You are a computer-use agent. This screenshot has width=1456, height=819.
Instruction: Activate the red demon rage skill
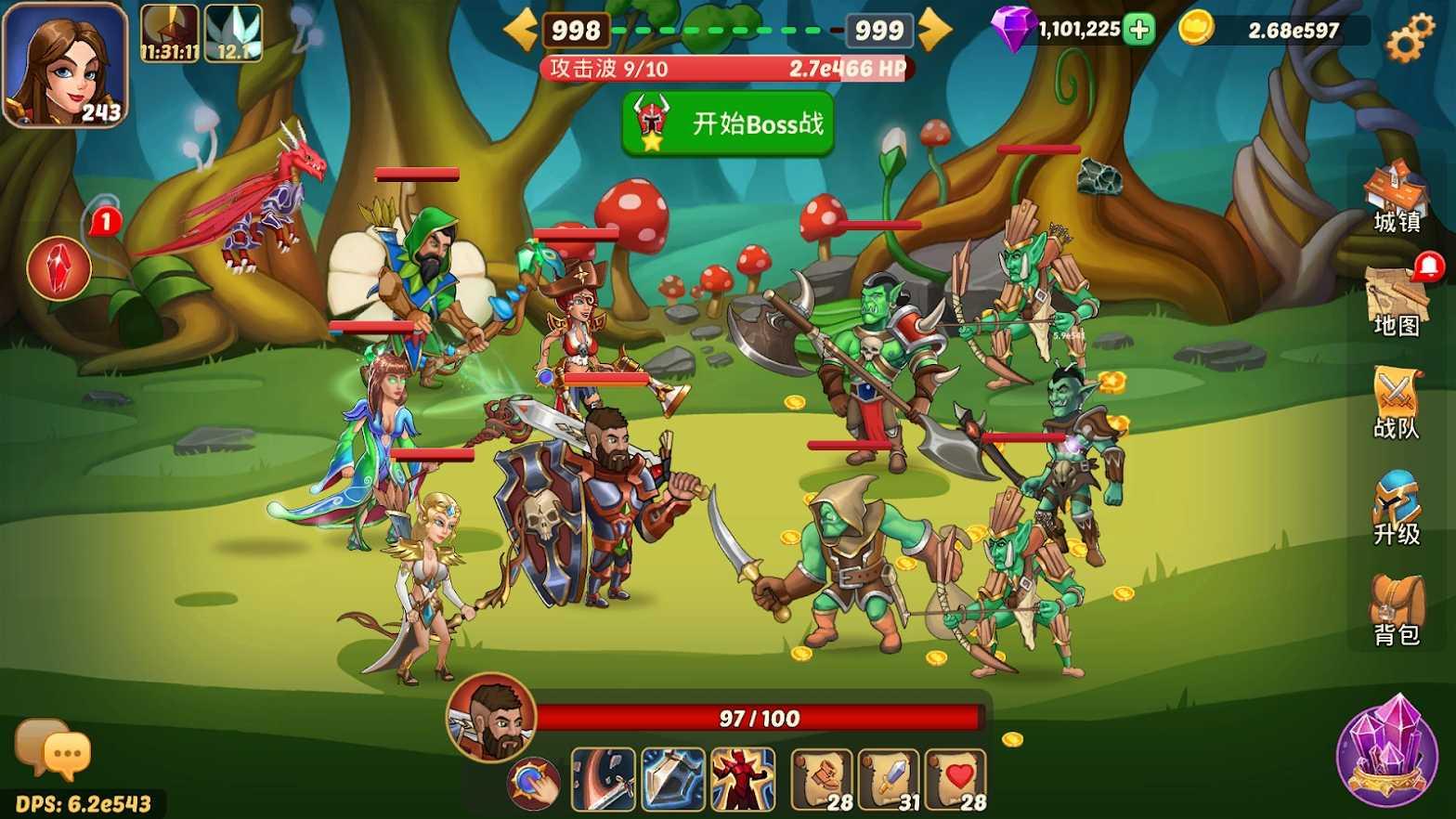tap(743, 779)
